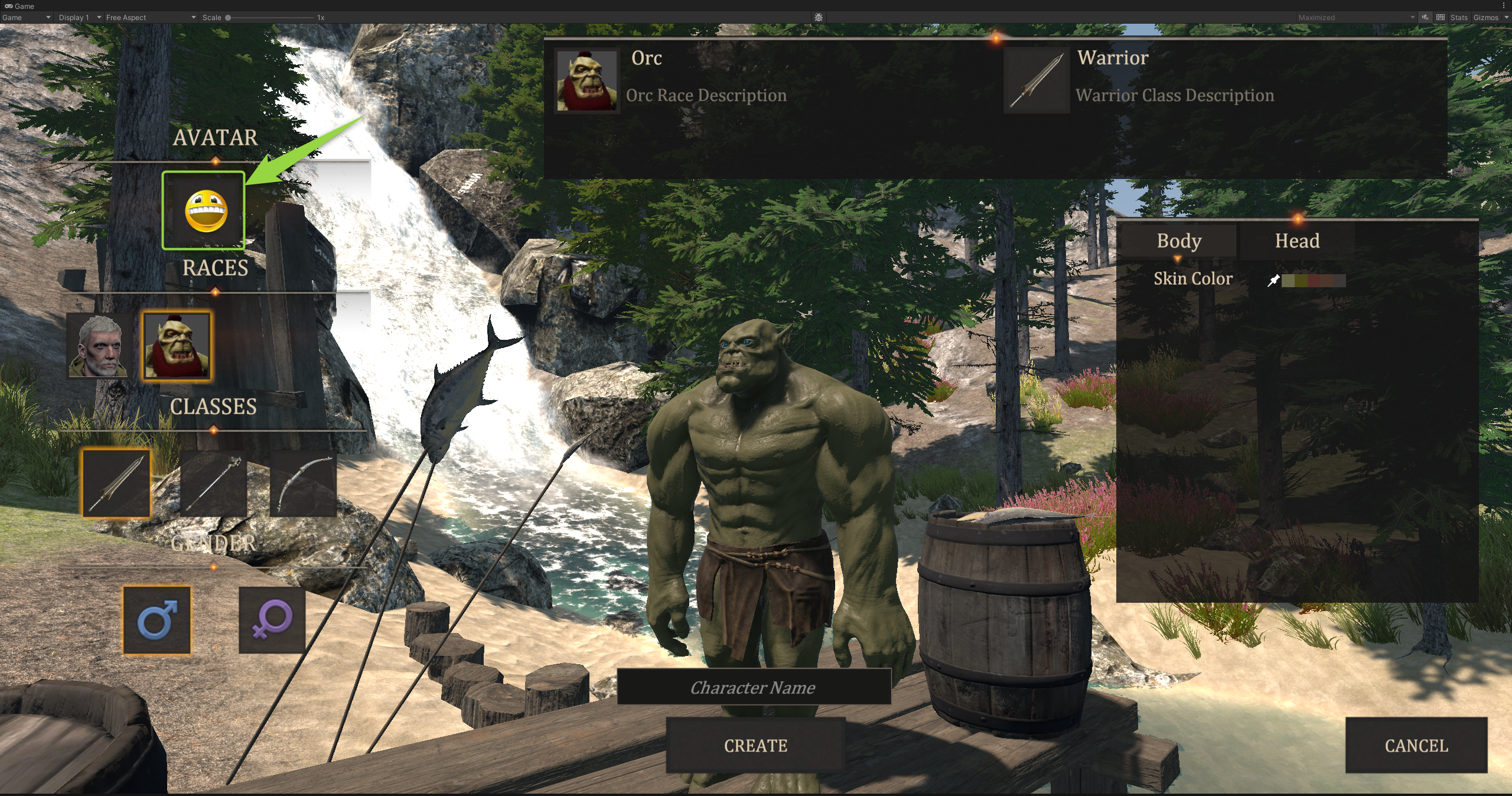The width and height of the screenshot is (1512, 796).
Task: Choose the Orc race portrait
Action: [177, 346]
